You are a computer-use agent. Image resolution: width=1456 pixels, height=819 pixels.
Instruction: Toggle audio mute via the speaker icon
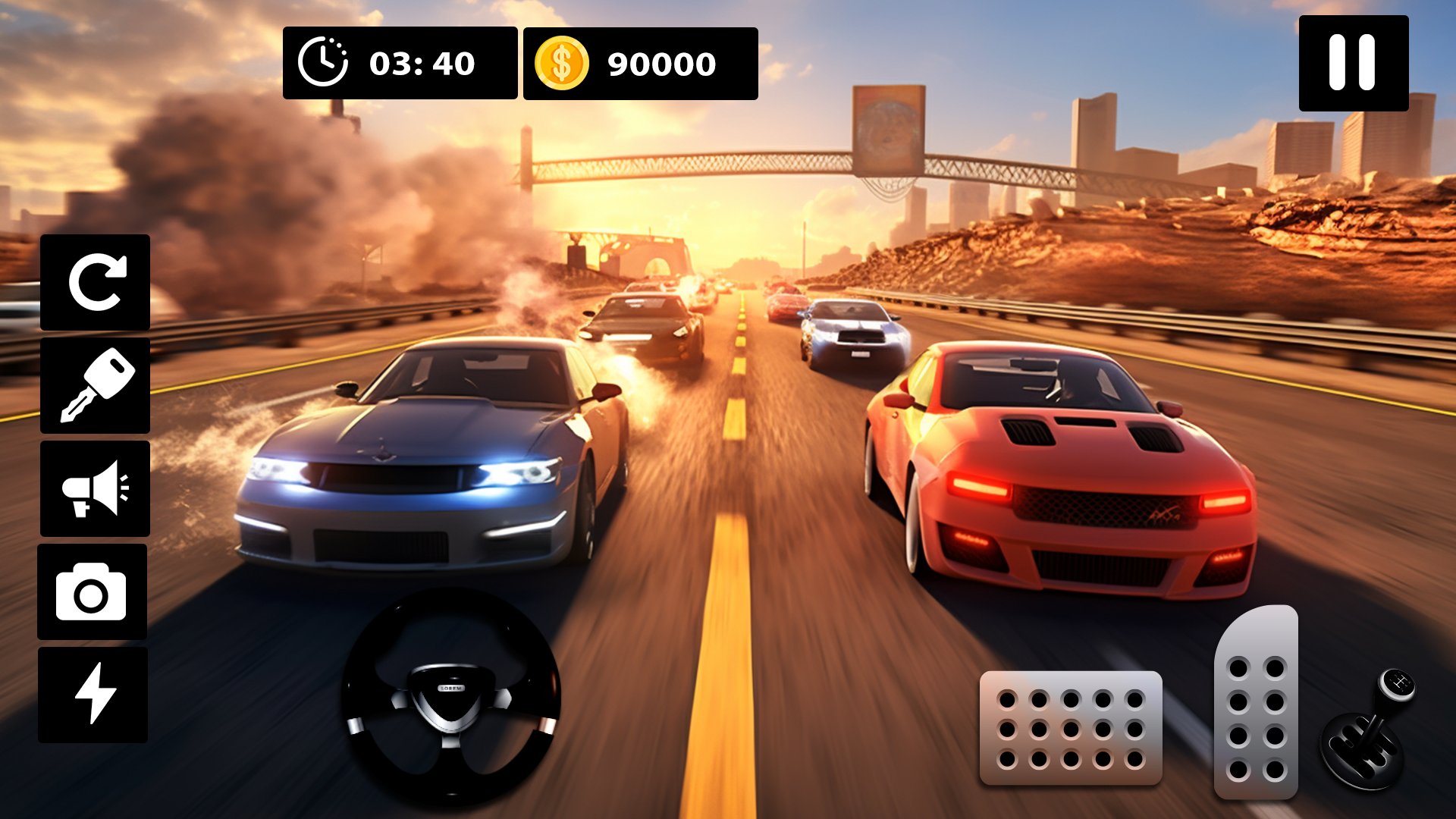[x=96, y=489]
